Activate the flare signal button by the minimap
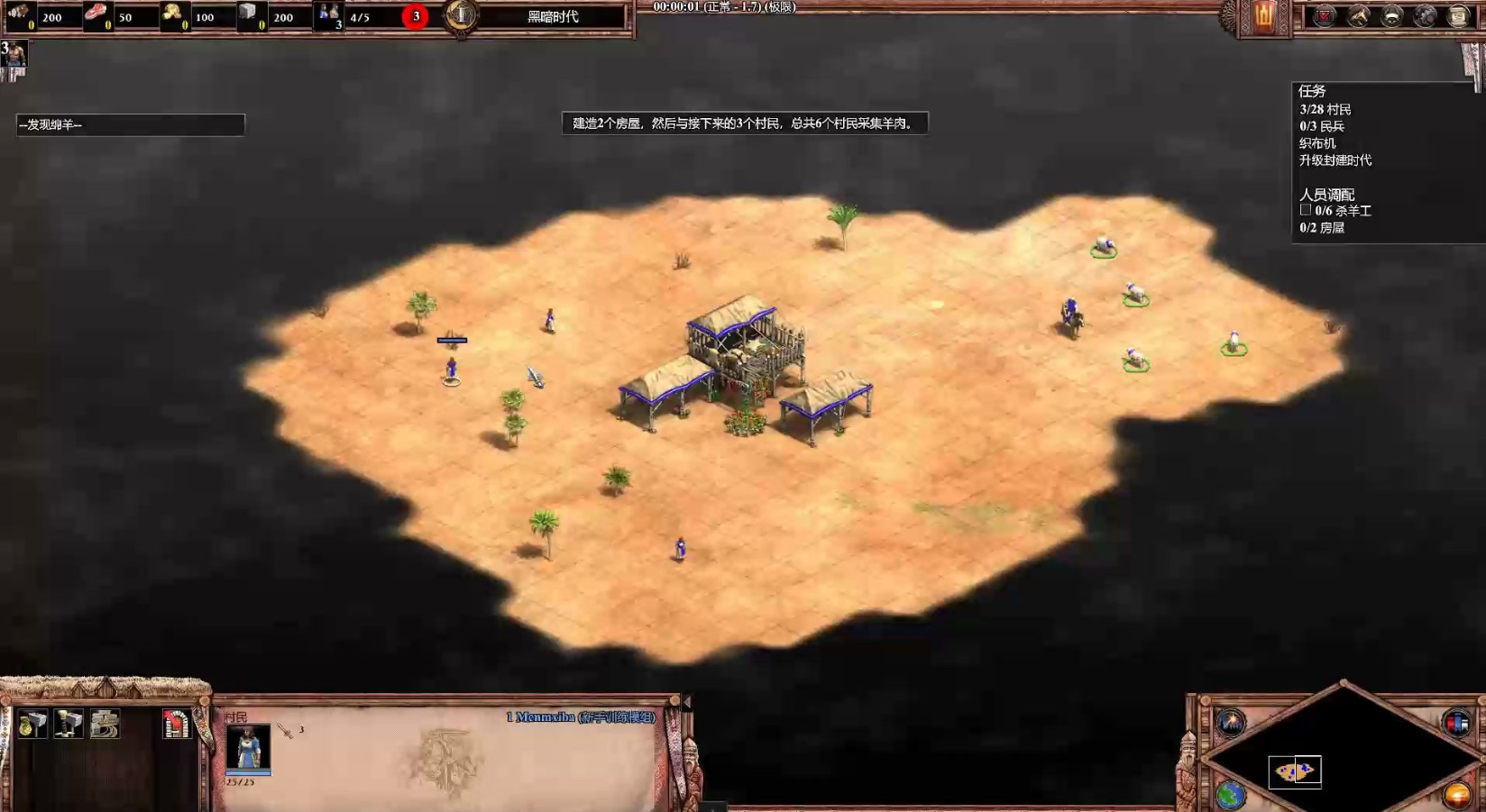The image size is (1486, 812). pyautogui.click(x=1231, y=722)
